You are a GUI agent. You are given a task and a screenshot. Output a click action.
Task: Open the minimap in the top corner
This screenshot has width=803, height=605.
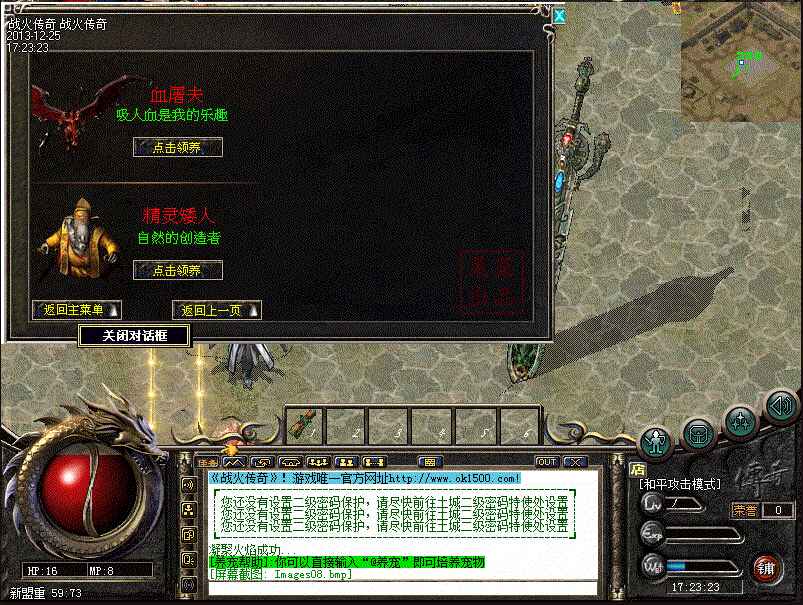[741, 60]
